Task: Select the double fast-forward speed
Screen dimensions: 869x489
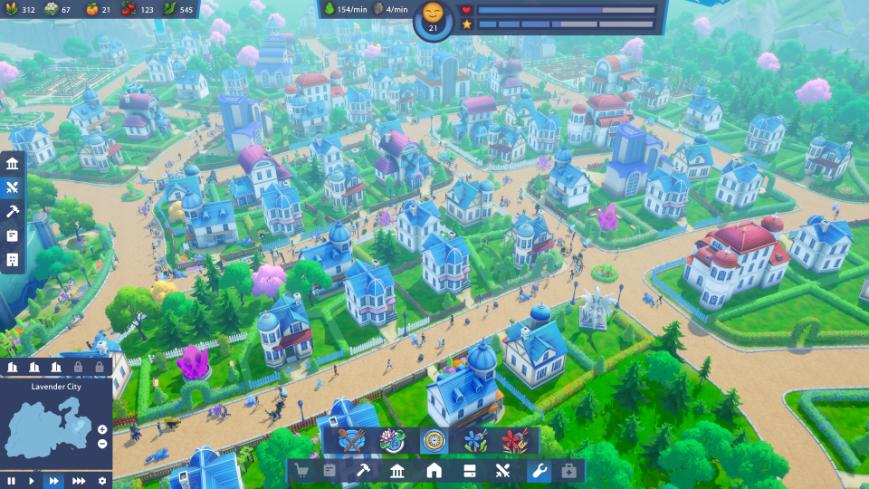Action: pyautogui.click(x=55, y=480)
